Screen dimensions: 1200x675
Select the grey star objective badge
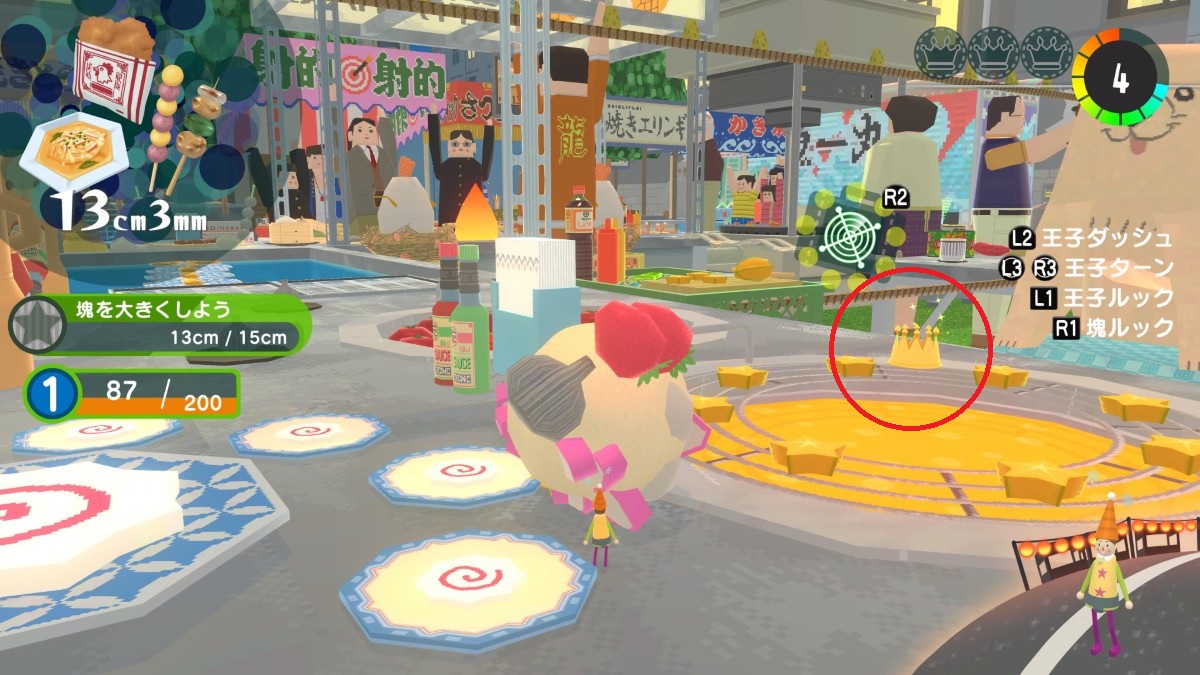coord(36,326)
